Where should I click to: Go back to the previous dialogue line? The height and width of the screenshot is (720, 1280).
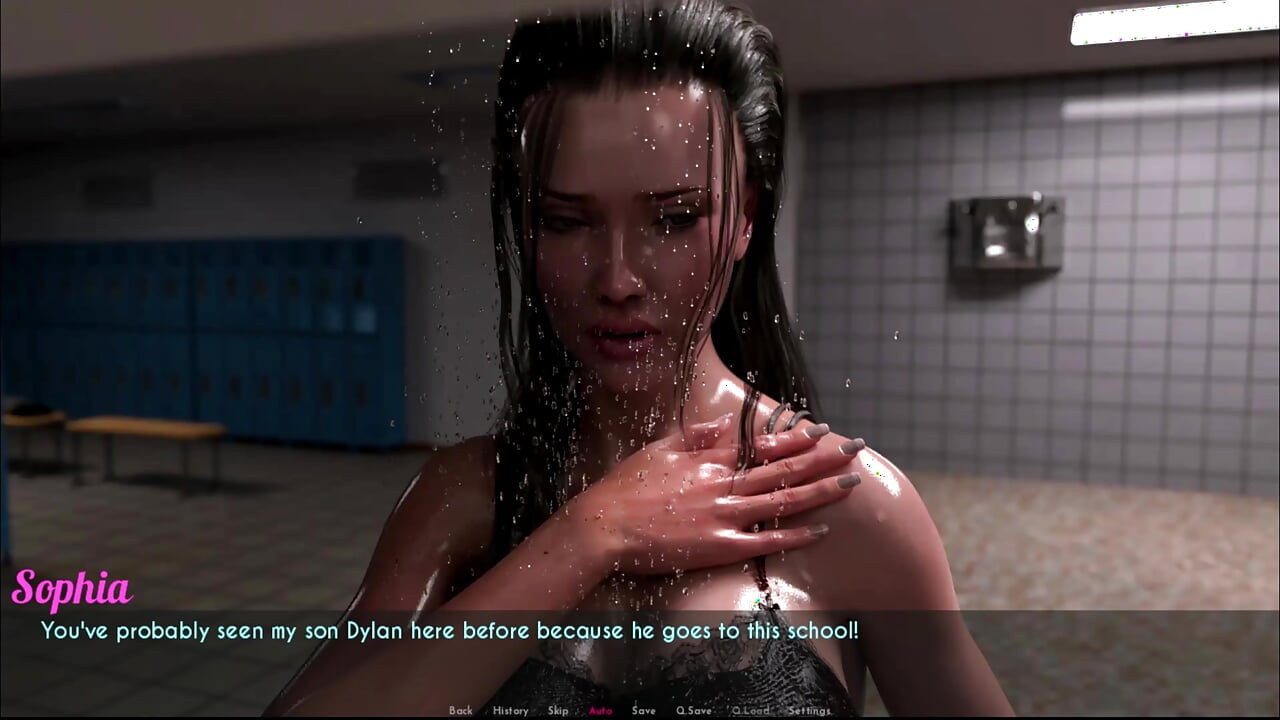(x=460, y=711)
